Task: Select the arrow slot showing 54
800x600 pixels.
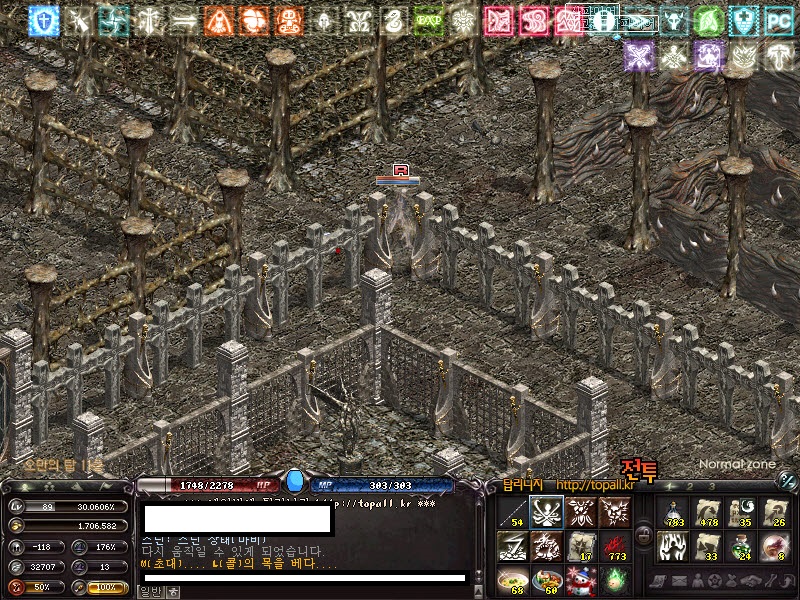Action: click(x=512, y=512)
